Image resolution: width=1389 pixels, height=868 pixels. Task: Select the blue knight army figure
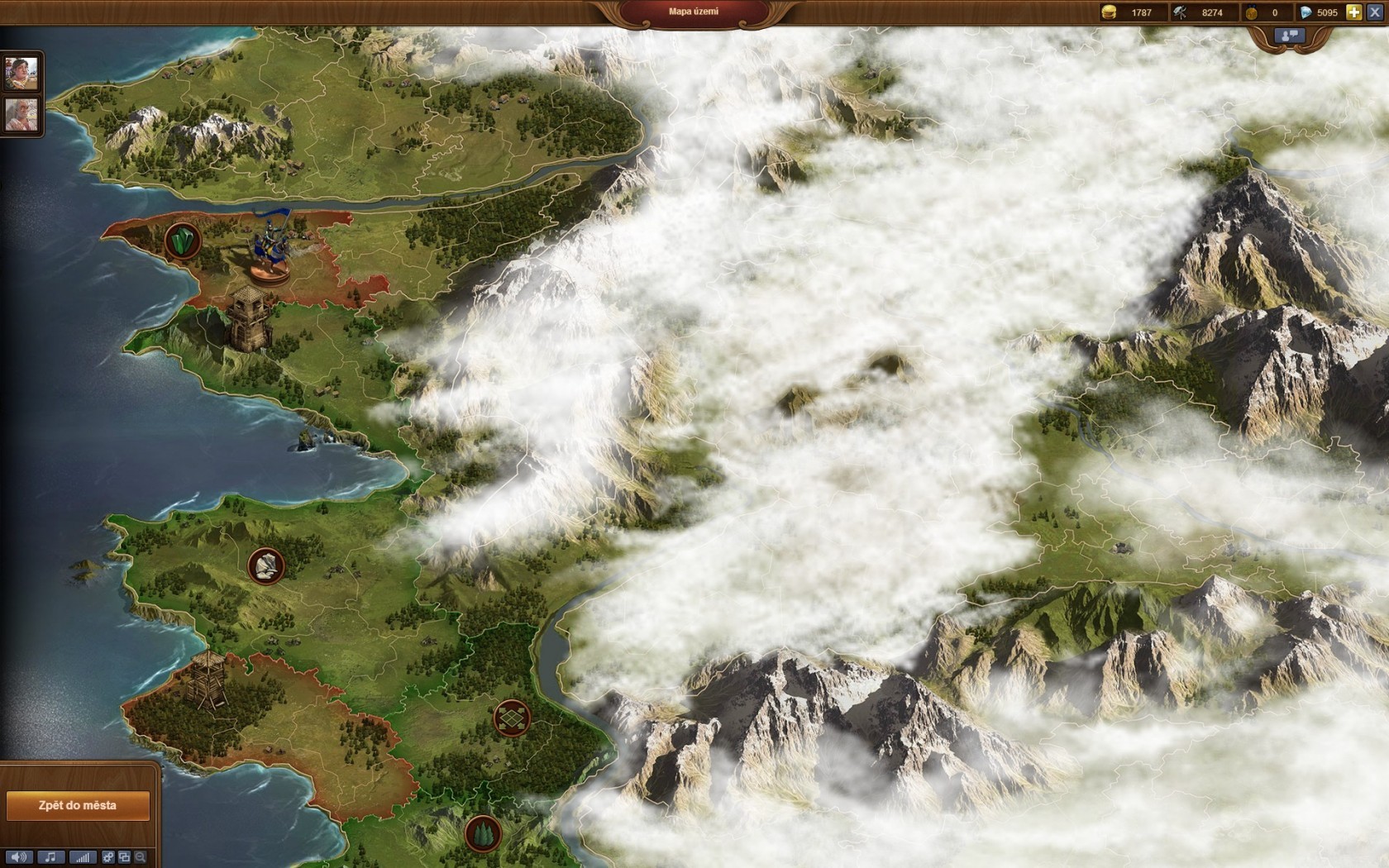point(272,246)
